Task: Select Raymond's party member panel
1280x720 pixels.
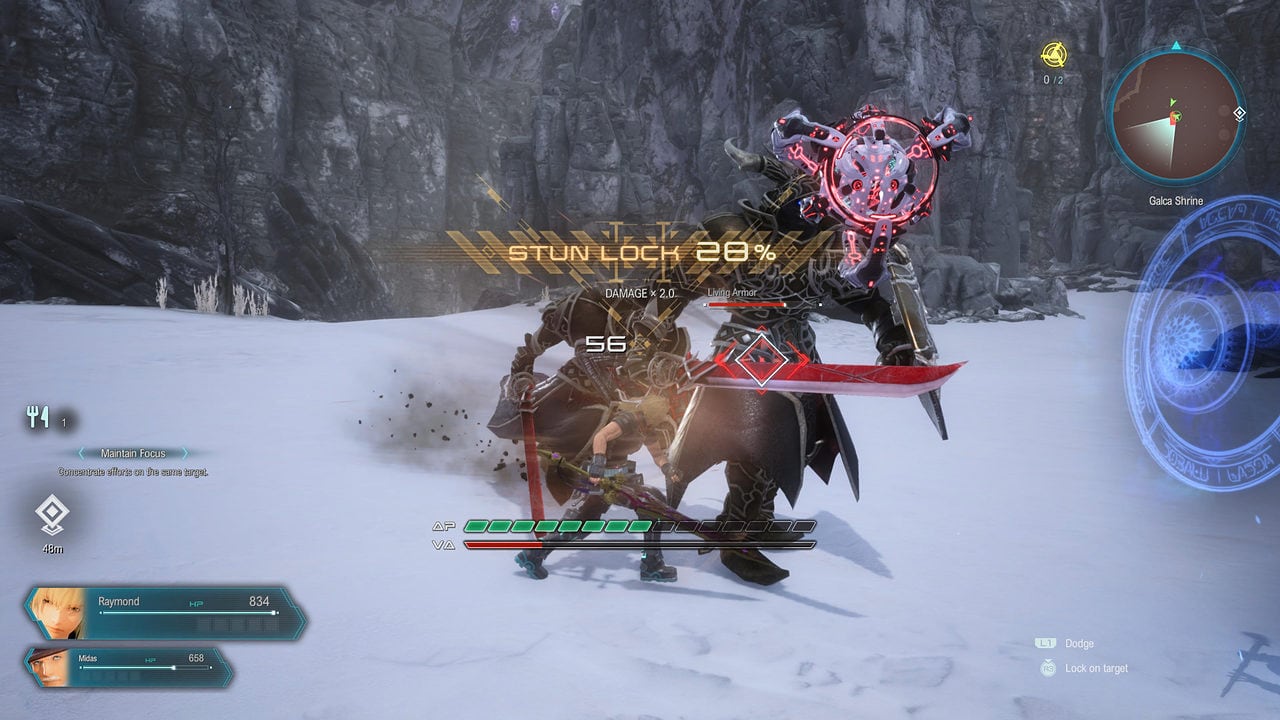Action: click(165, 612)
